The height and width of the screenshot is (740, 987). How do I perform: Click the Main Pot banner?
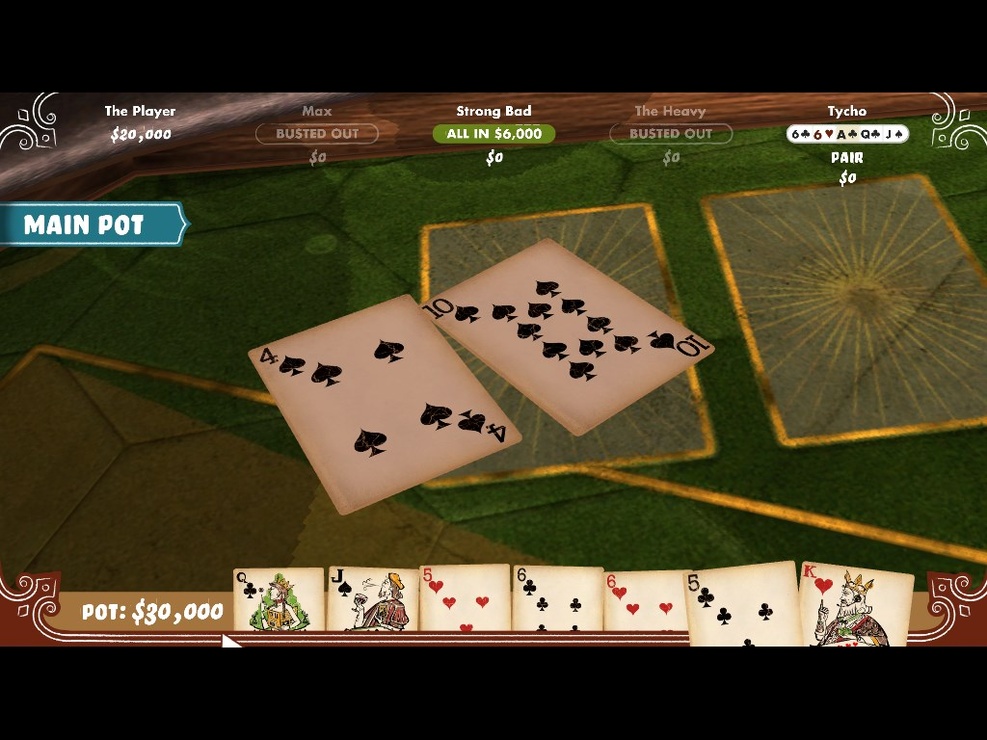pyautogui.click(x=90, y=225)
